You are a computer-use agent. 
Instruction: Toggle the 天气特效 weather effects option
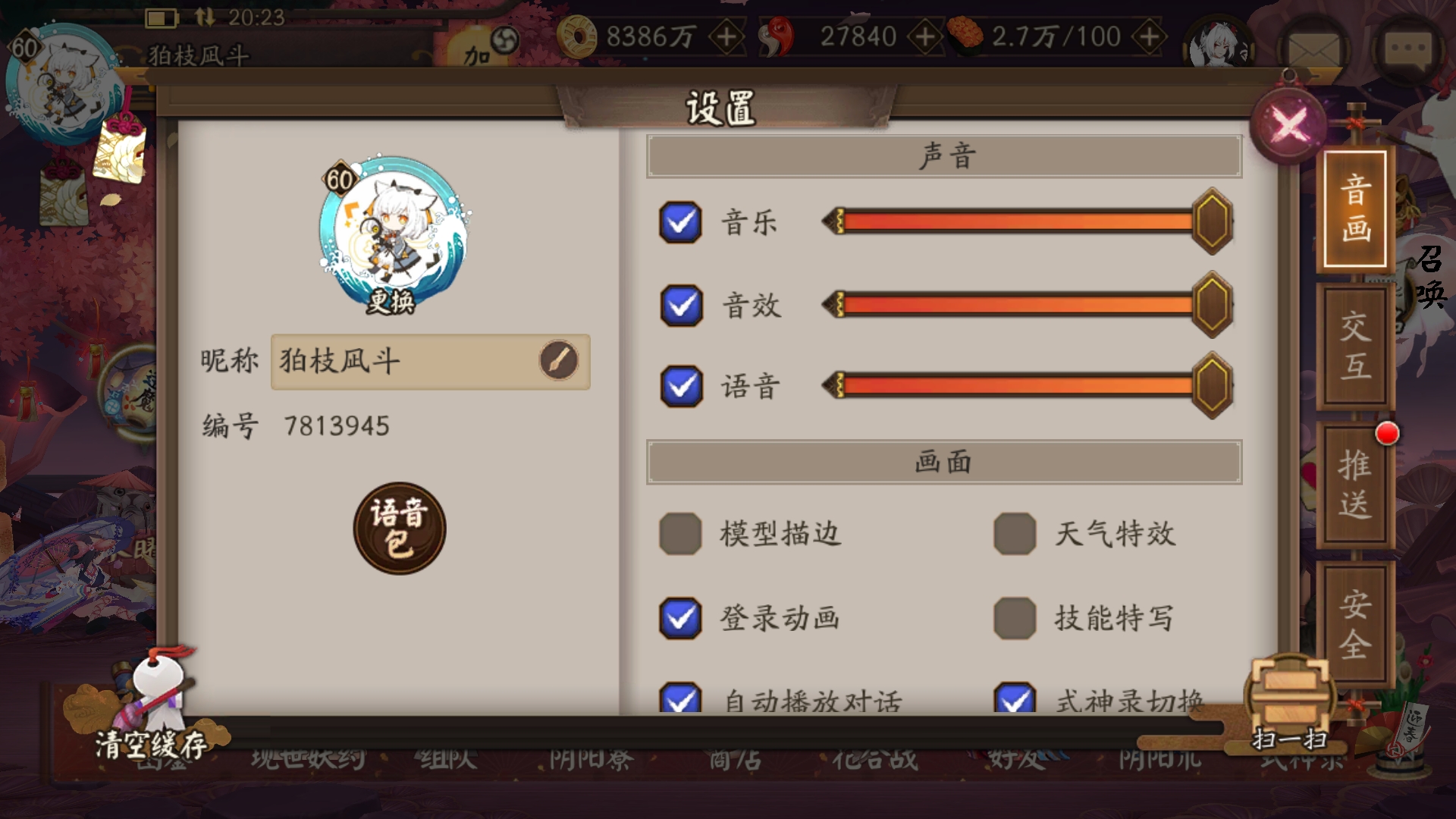pos(1016,533)
